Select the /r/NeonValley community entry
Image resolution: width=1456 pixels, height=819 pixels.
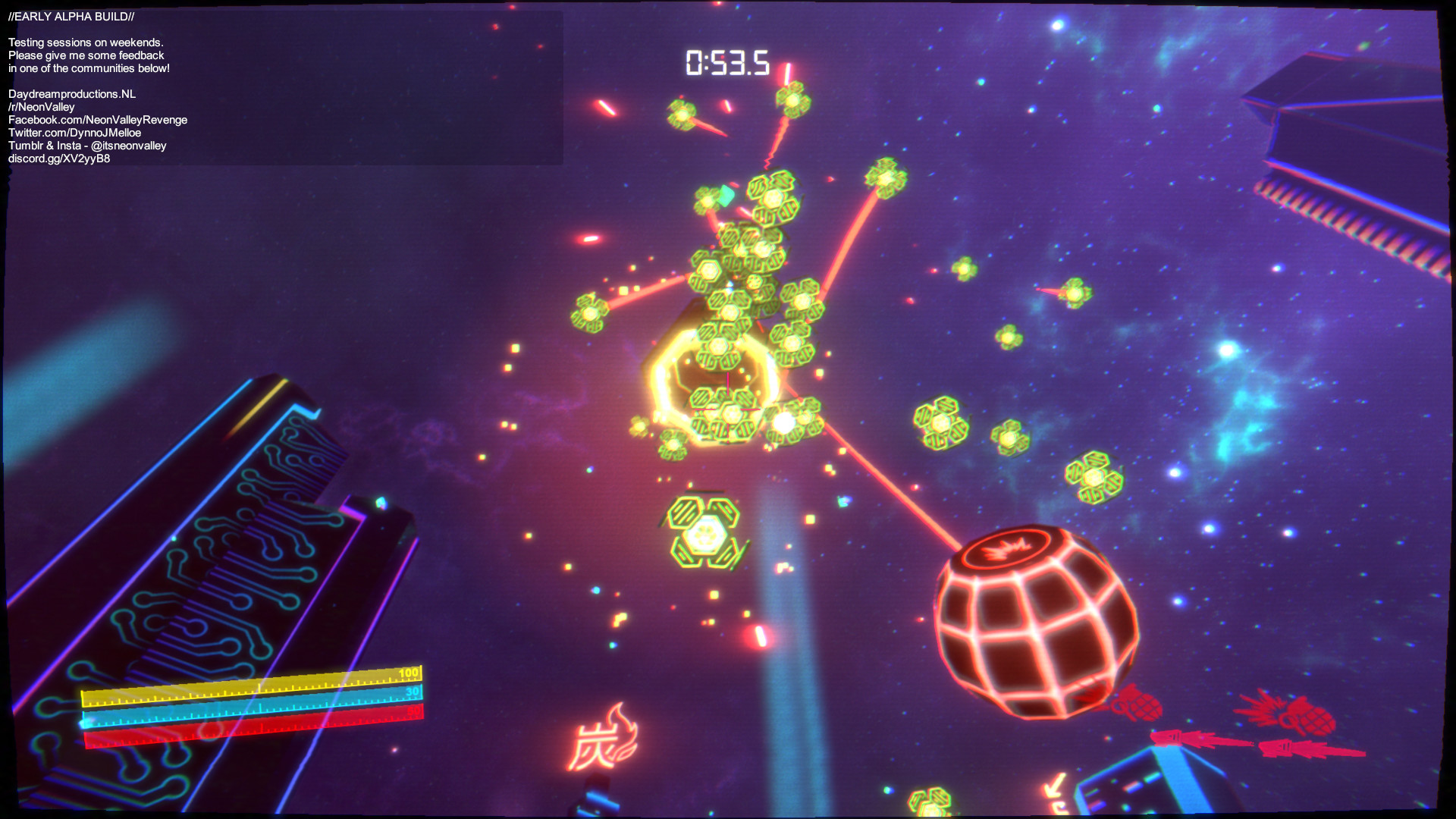(42, 106)
